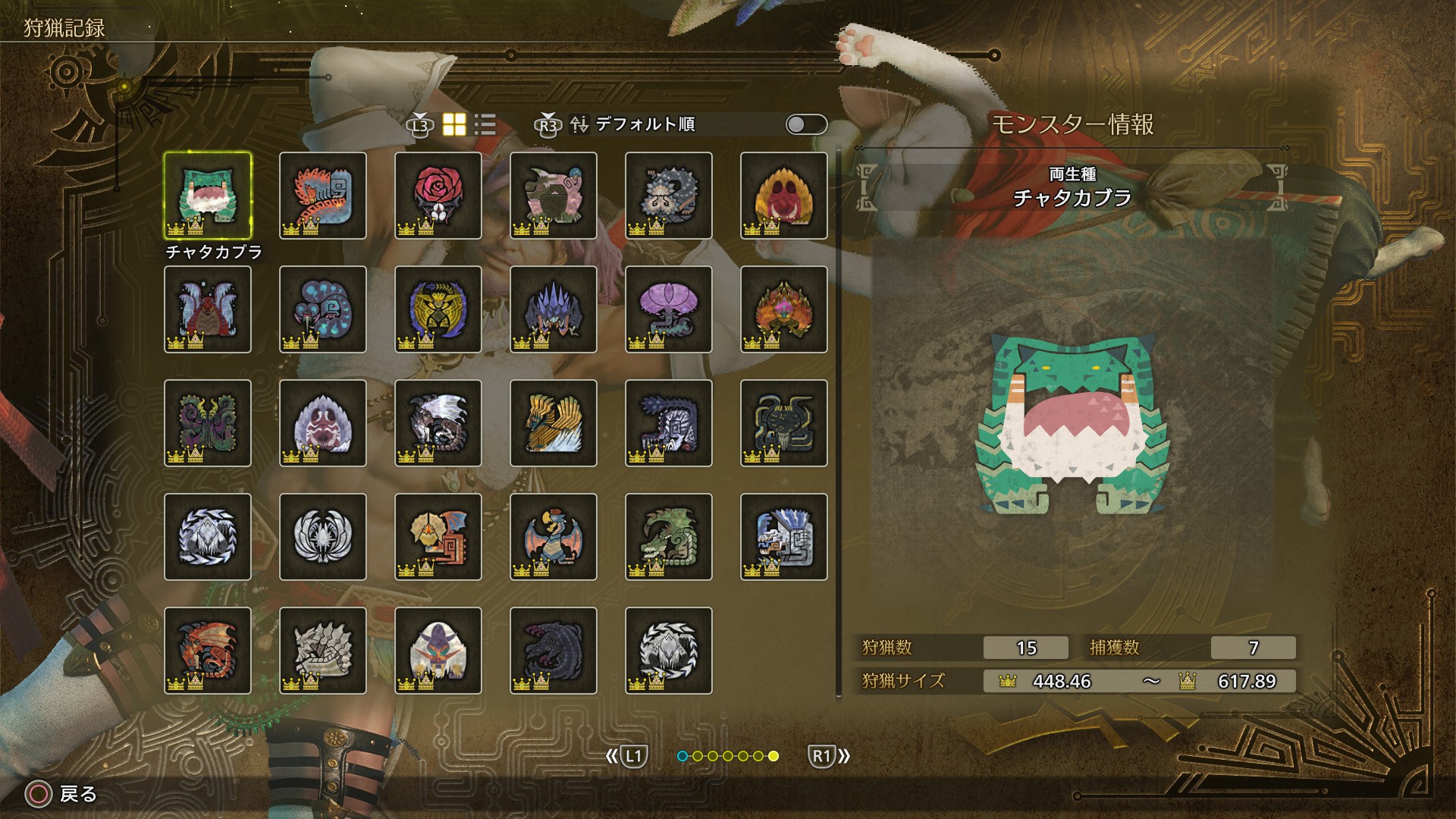
Task: Switch to the grid view layout
Action: click(454, 124)
